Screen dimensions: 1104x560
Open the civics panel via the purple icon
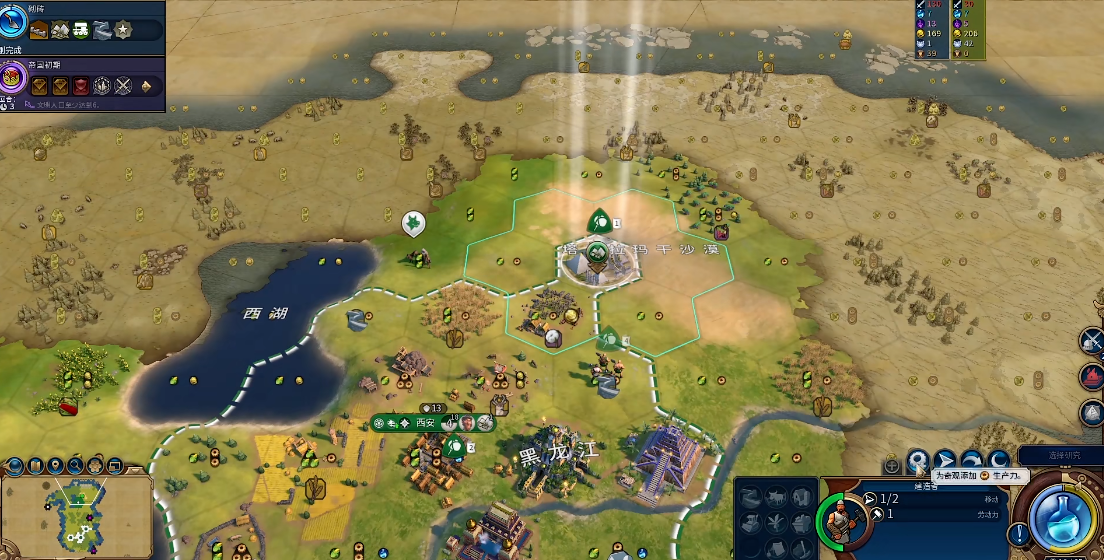point(14,77)
